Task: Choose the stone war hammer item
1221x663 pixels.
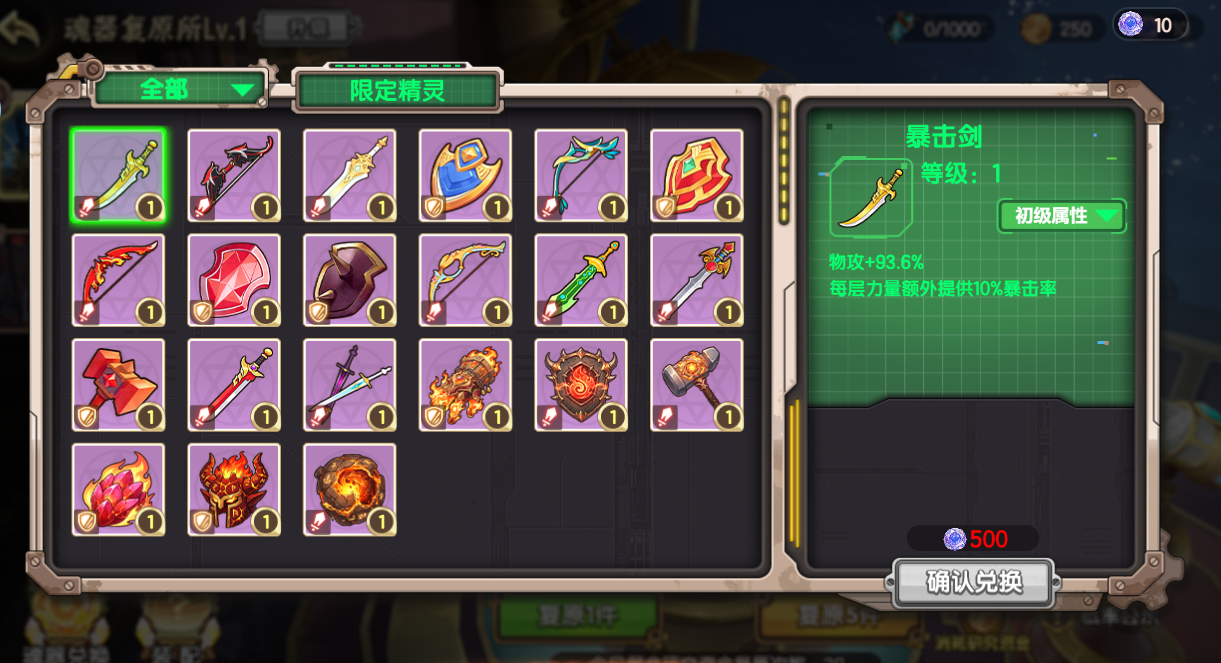Action: pos(697,386)
